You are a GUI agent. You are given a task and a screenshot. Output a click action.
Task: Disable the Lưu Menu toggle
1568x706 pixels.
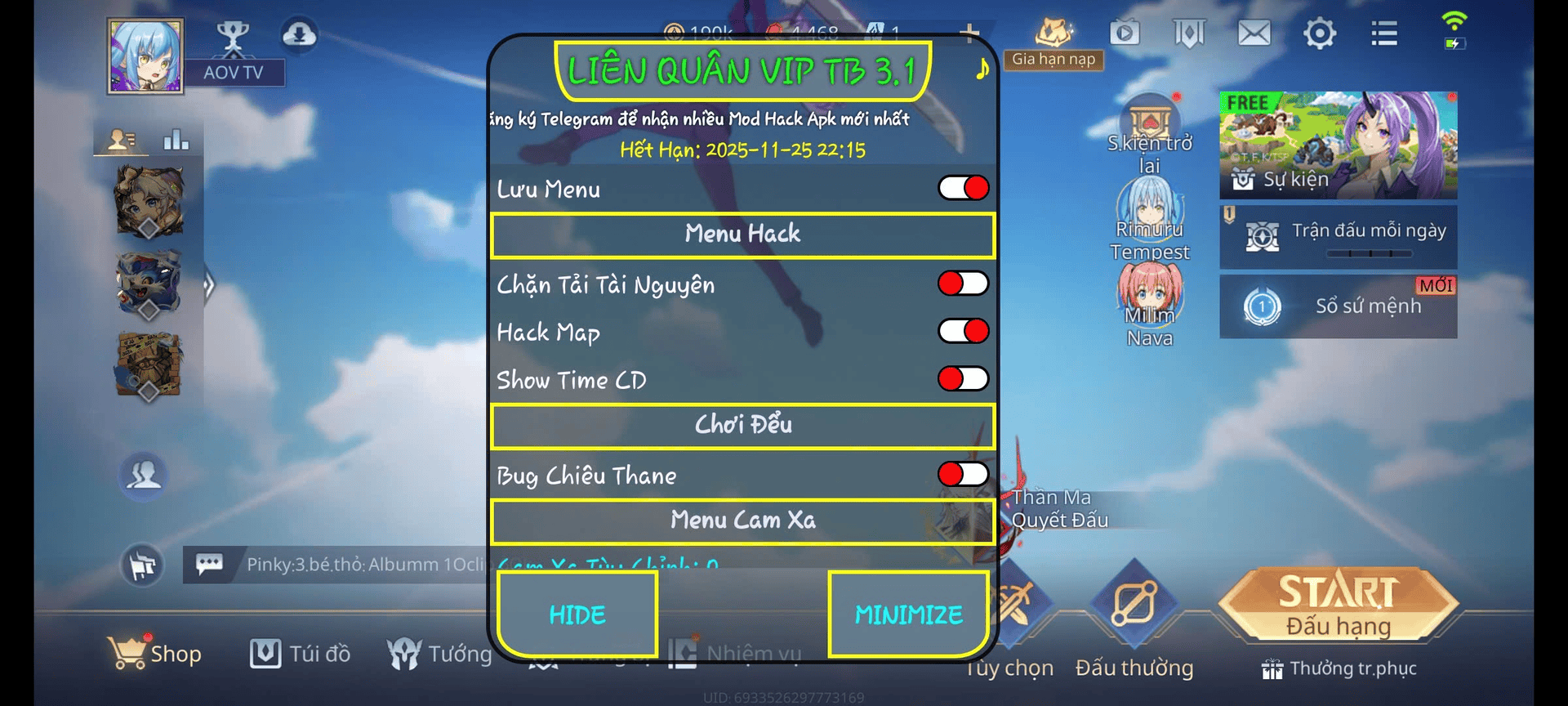click(x=962, y=188)
